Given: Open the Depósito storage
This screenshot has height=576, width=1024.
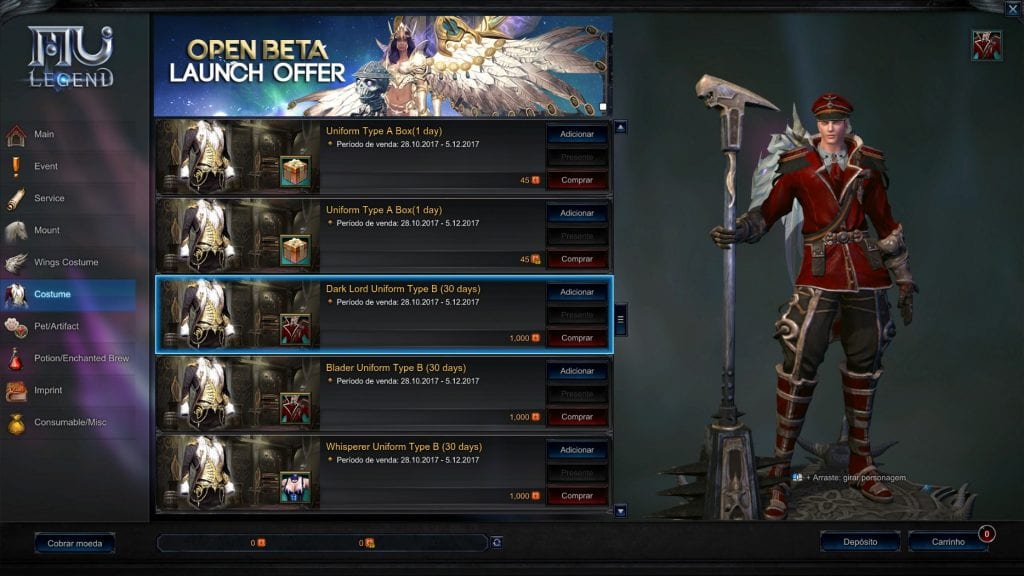Looking at the screenshot, I should point(860,542).
